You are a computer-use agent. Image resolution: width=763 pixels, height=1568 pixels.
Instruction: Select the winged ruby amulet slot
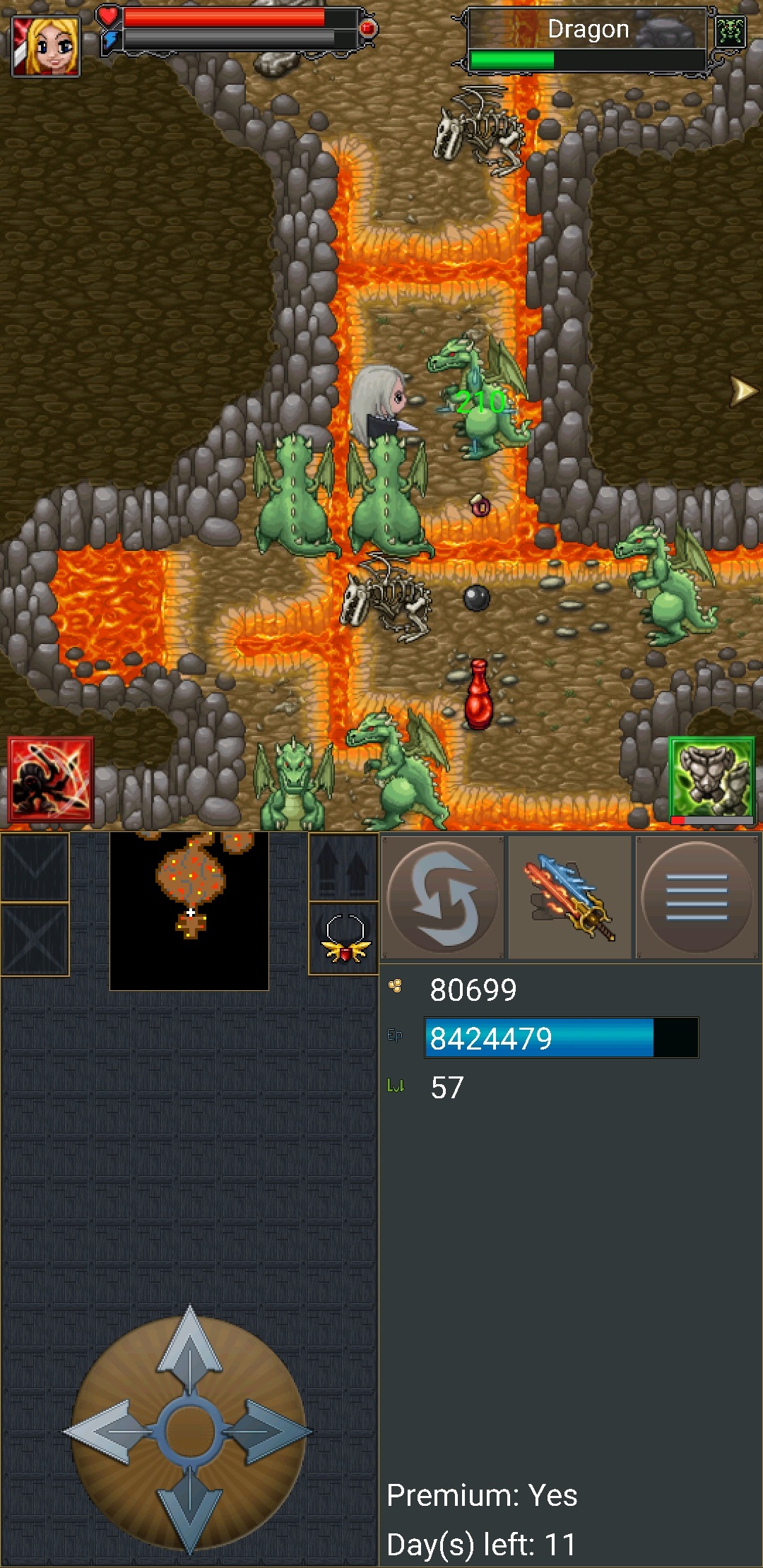pyautogui.click(x=344, y=939)
